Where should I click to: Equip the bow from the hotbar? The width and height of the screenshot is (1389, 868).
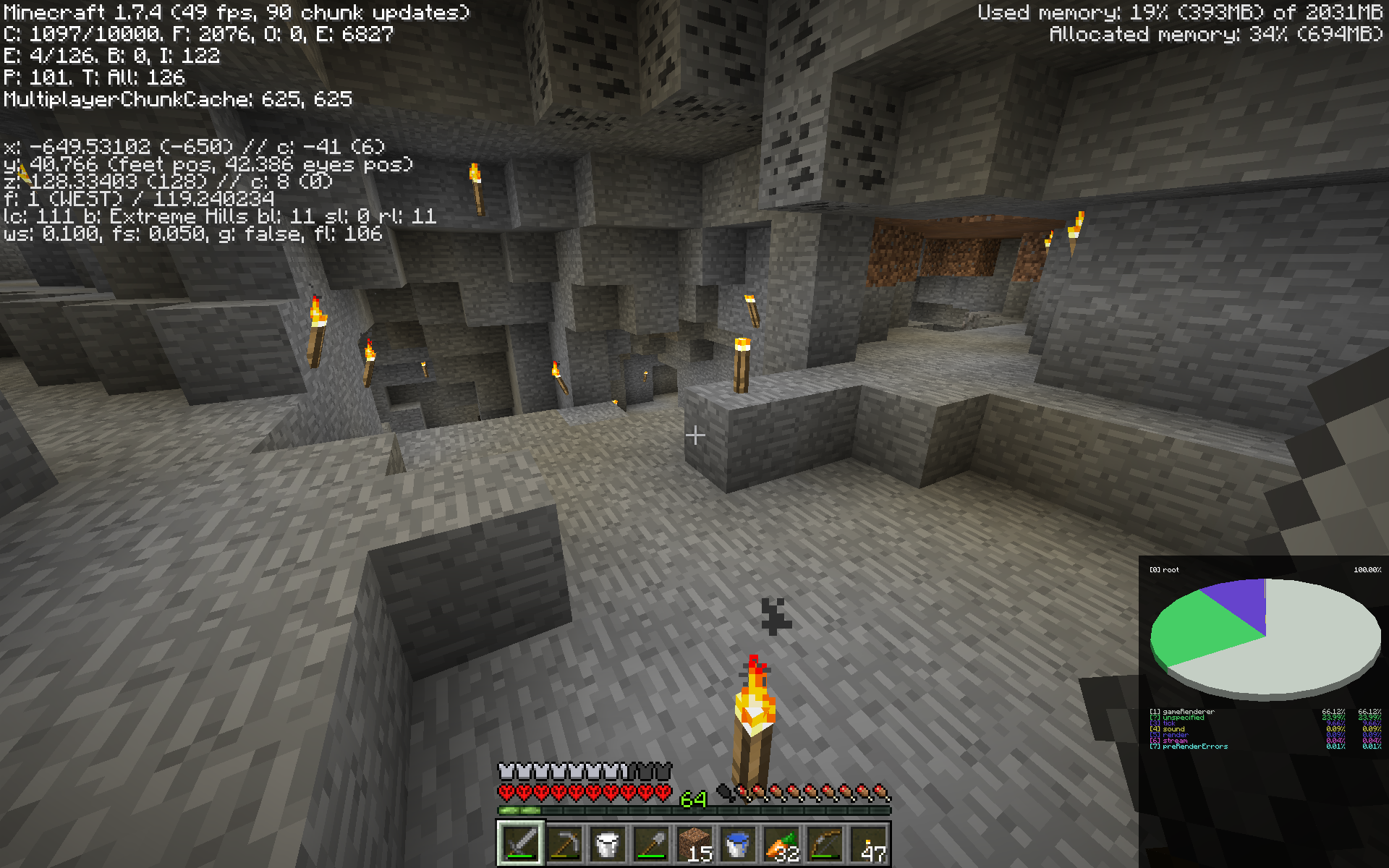pyautogui.click(x=825, y=843)
